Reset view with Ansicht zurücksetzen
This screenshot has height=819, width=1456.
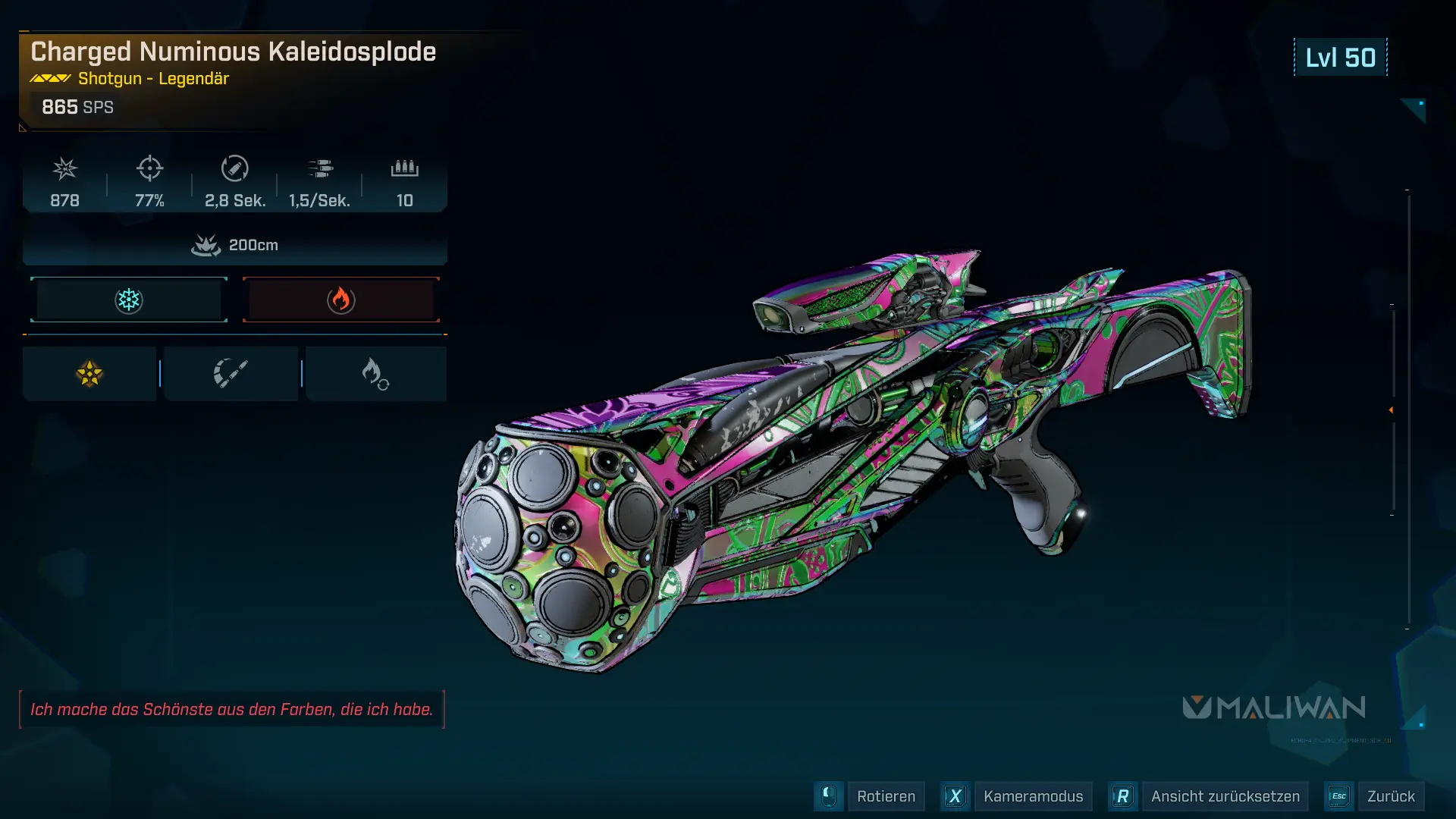[1224, 796]
